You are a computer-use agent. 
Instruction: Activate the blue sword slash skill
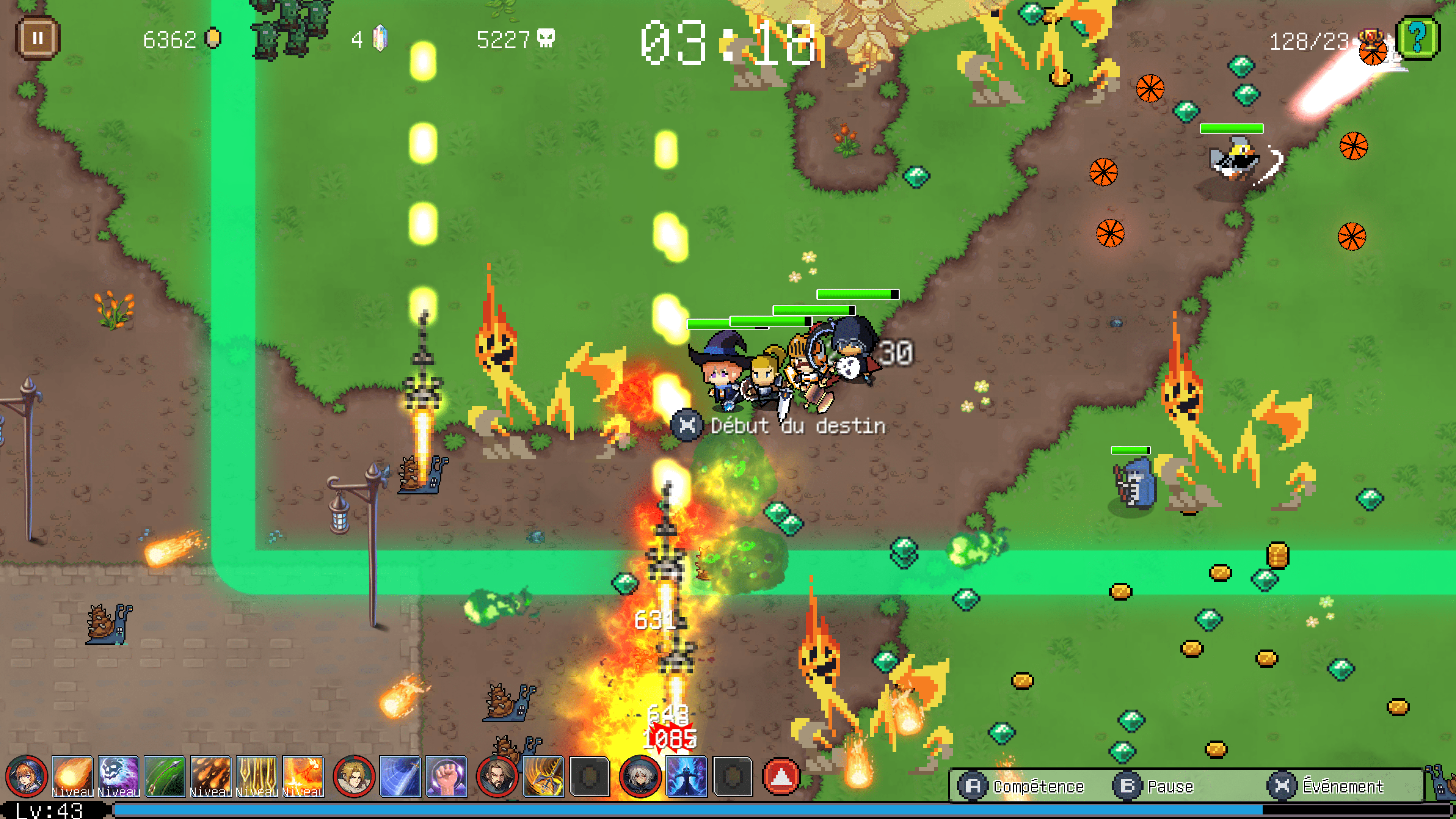pyautogui.click(x=400, y=777)
